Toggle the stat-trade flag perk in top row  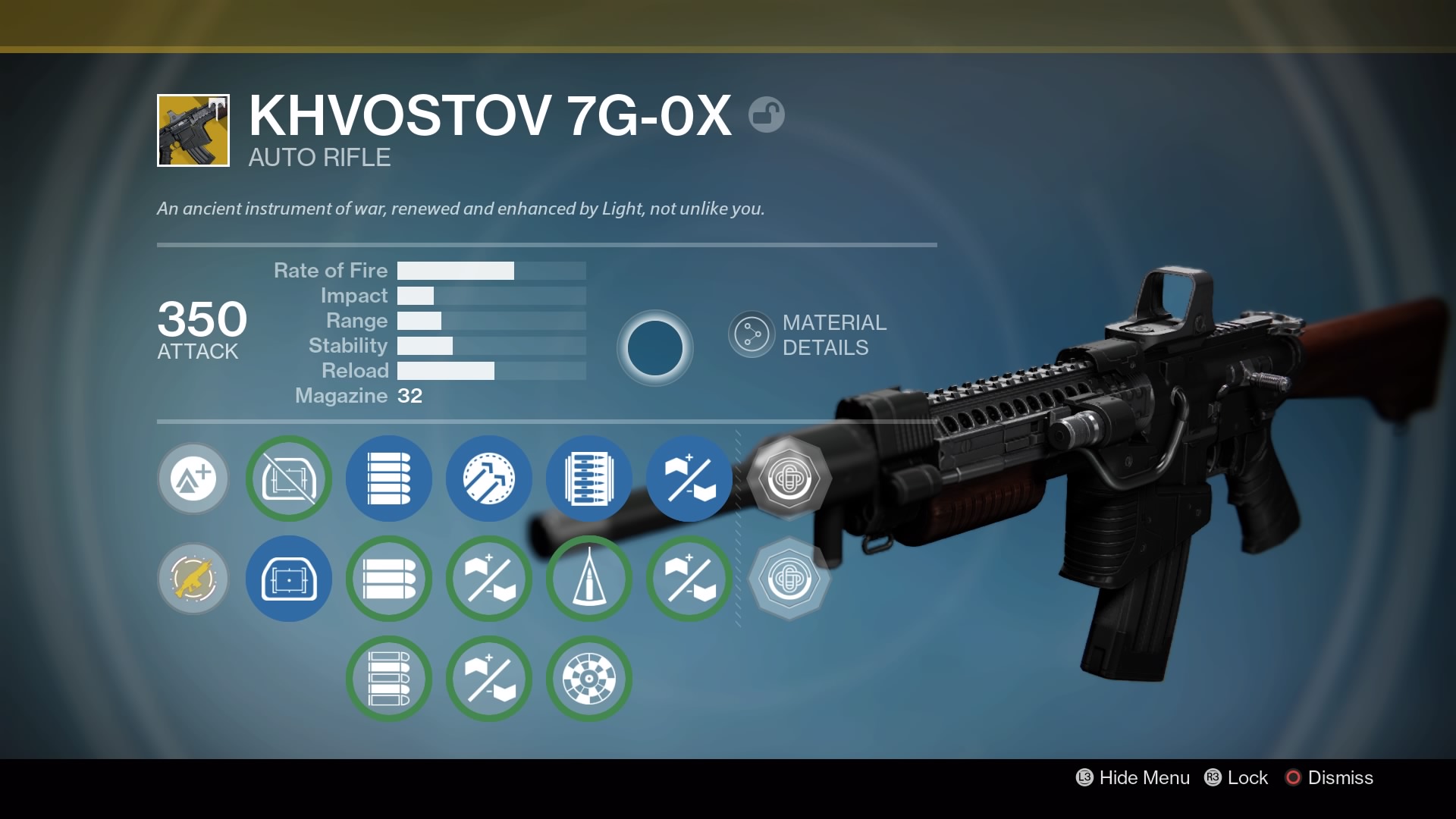click(689, 479)
